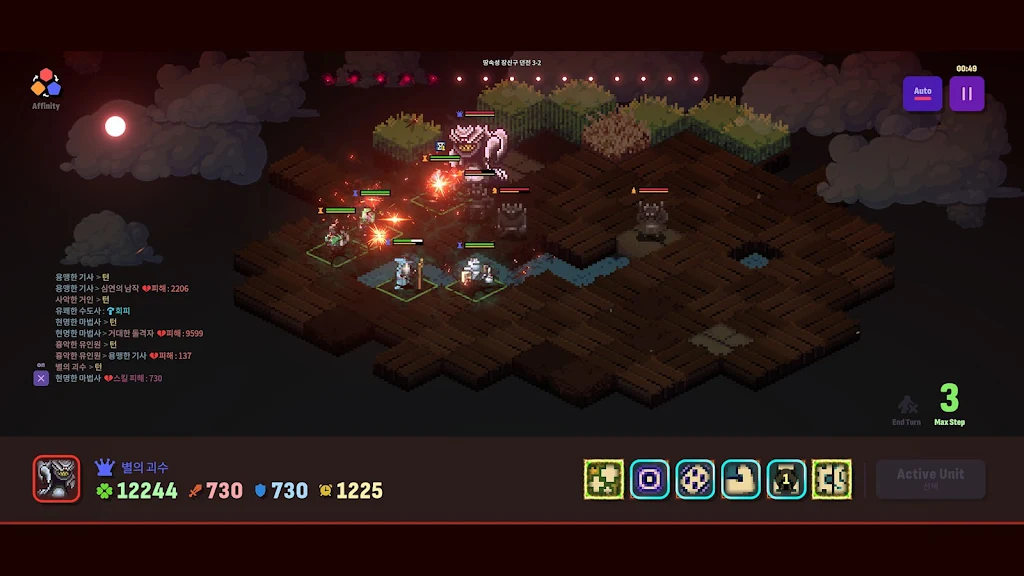Close the combat log with the X button

(41, 378)
